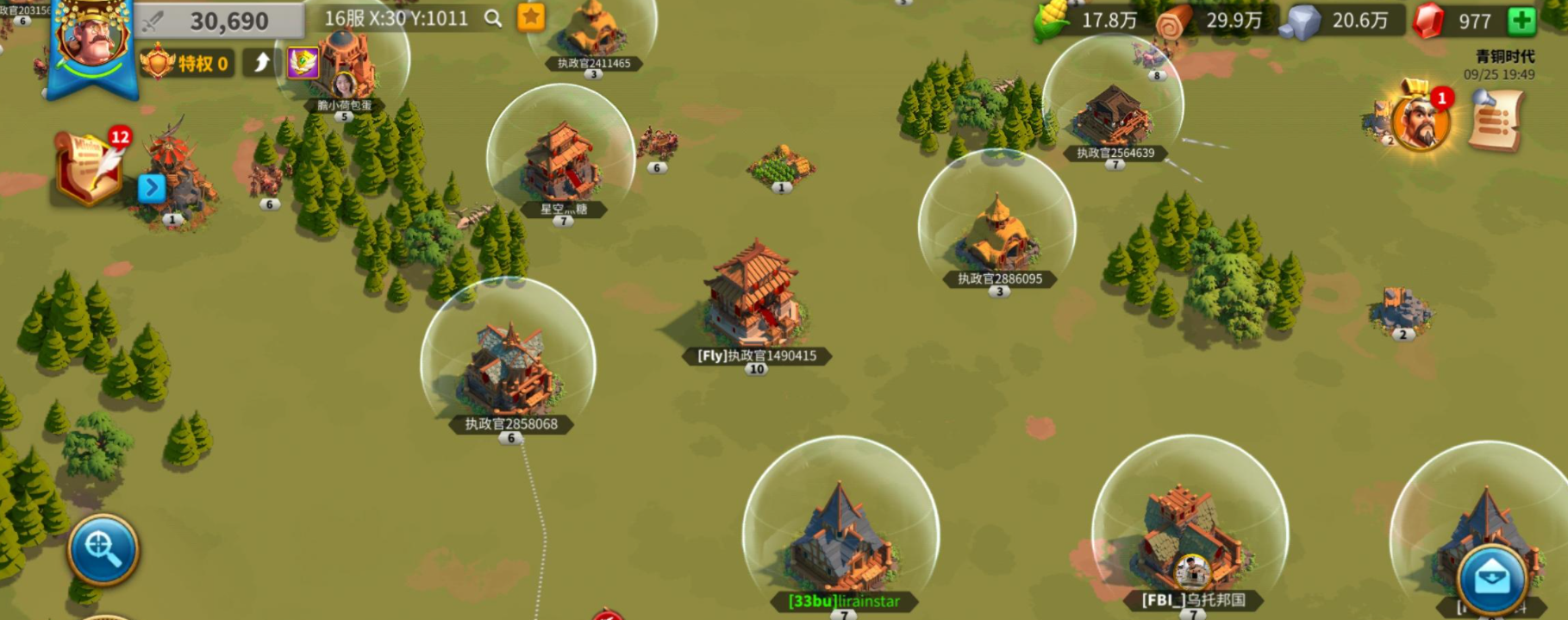Open the purple winged shield icon
The width and height of the screenshot is (1568, 620).
point(303,62)
